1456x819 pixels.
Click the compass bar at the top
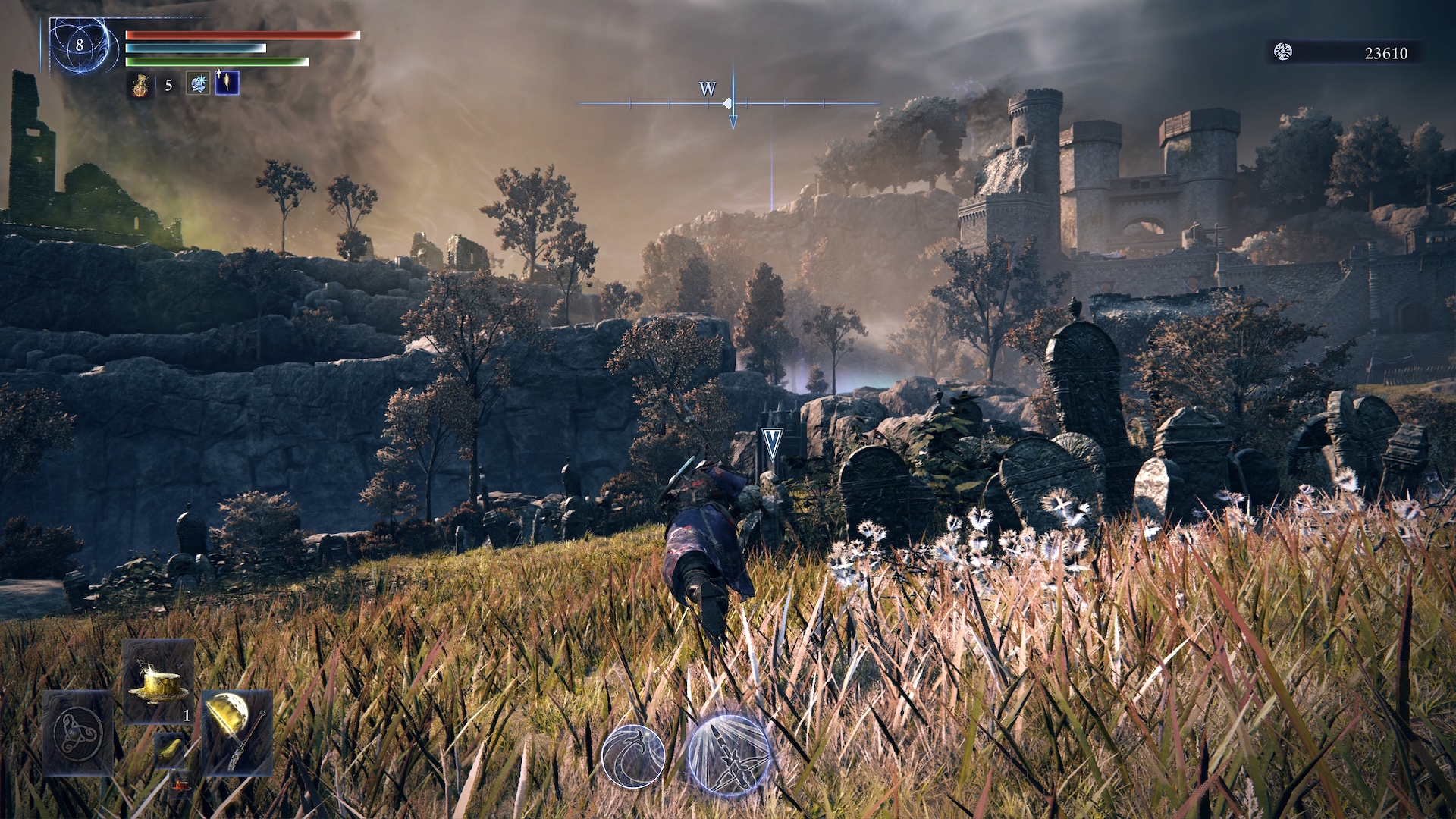(729, 103)
